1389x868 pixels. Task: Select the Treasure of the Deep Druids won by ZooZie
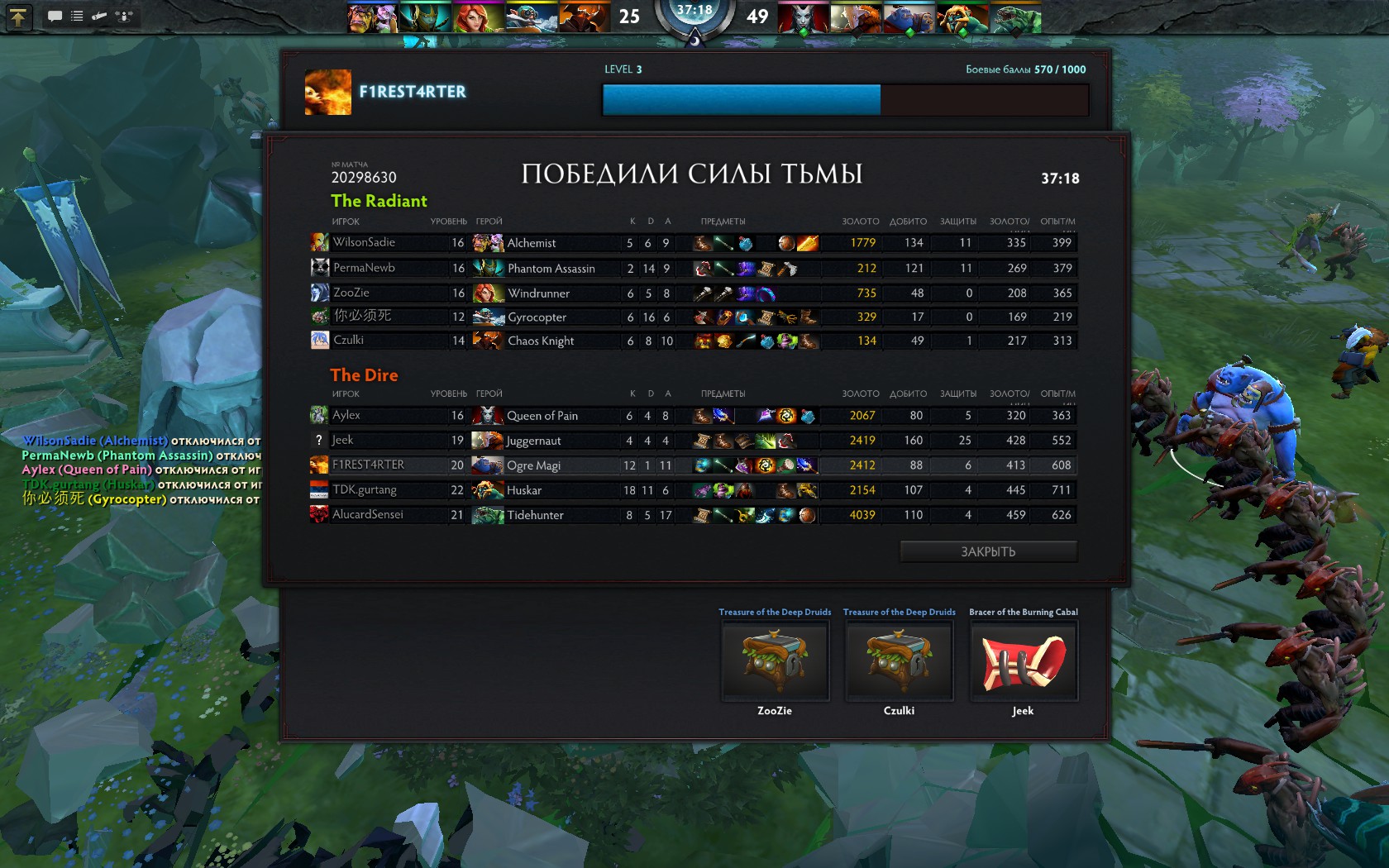click(775, 661)
